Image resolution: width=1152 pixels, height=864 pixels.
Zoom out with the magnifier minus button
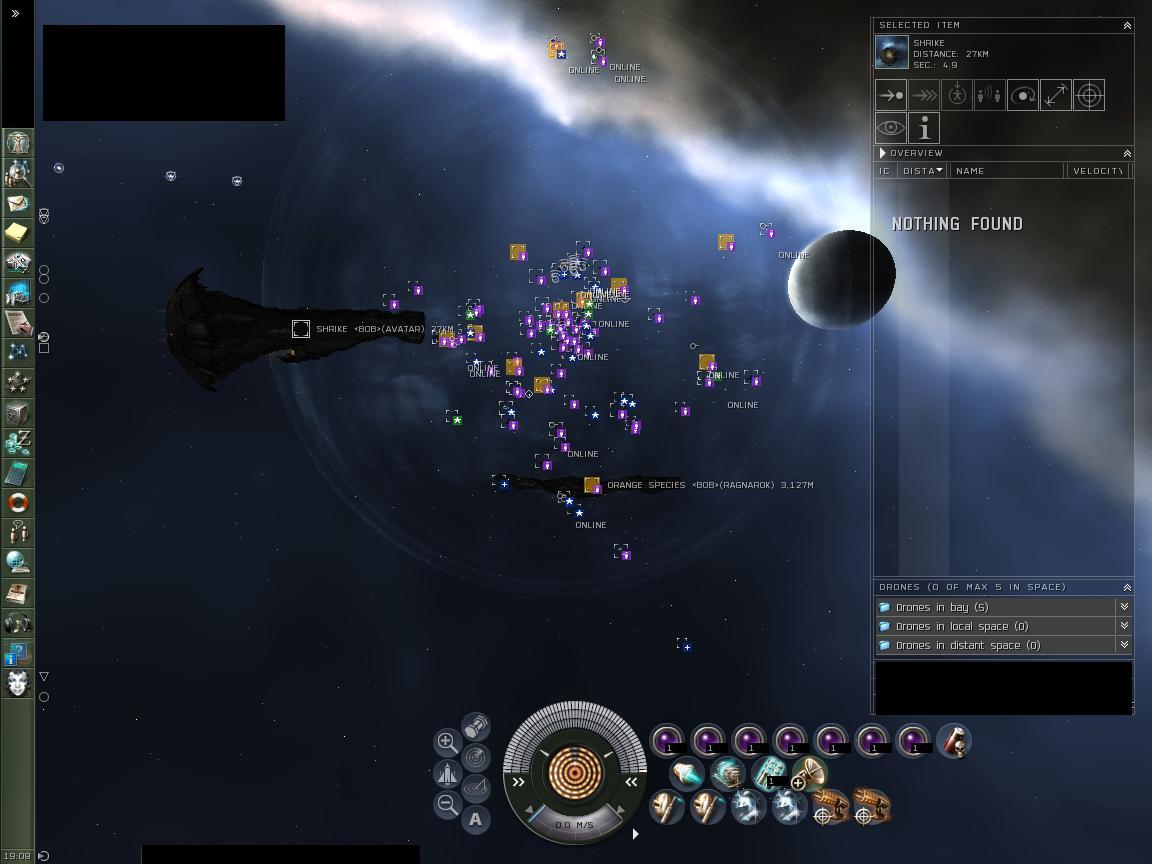[x=447, y=804]
